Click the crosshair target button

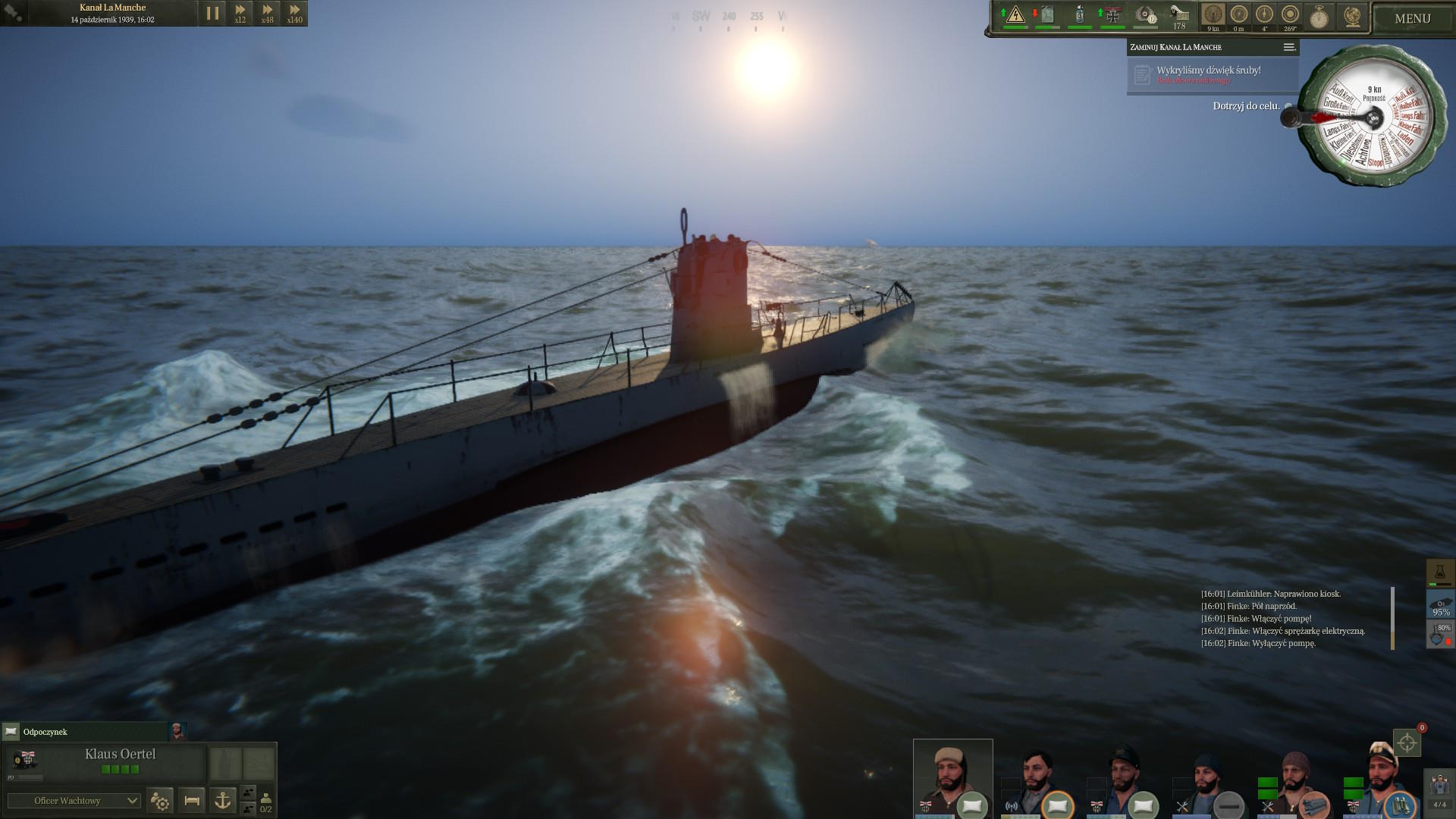point(1407,742)
